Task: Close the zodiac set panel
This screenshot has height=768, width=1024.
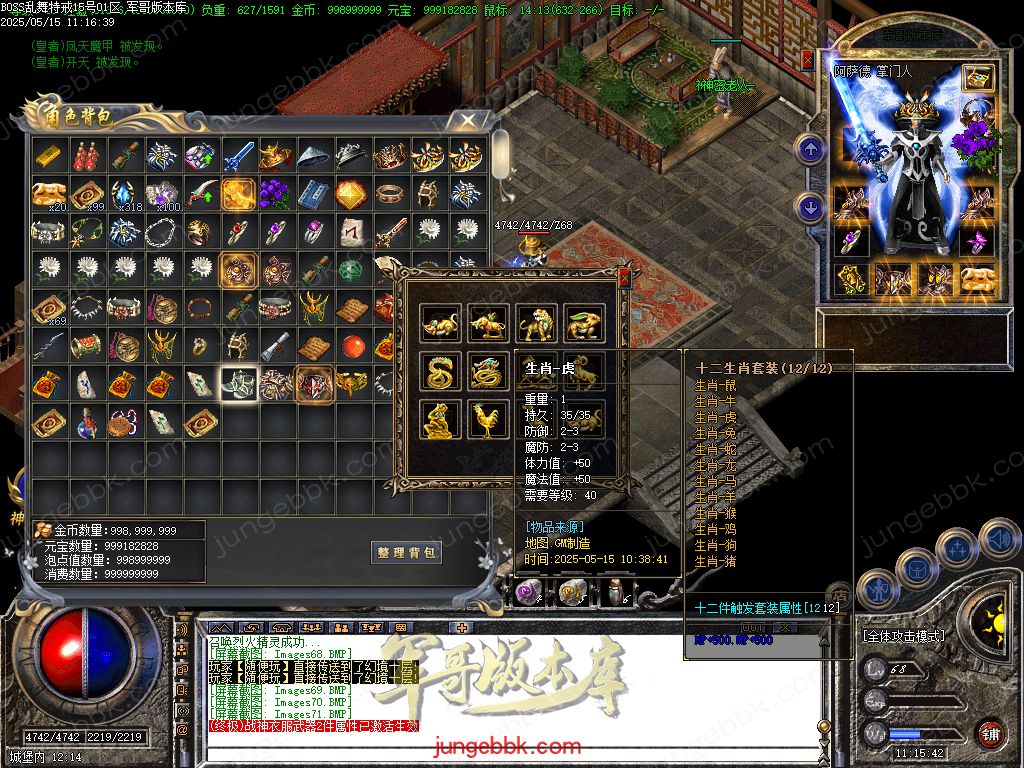Action: 625,277
